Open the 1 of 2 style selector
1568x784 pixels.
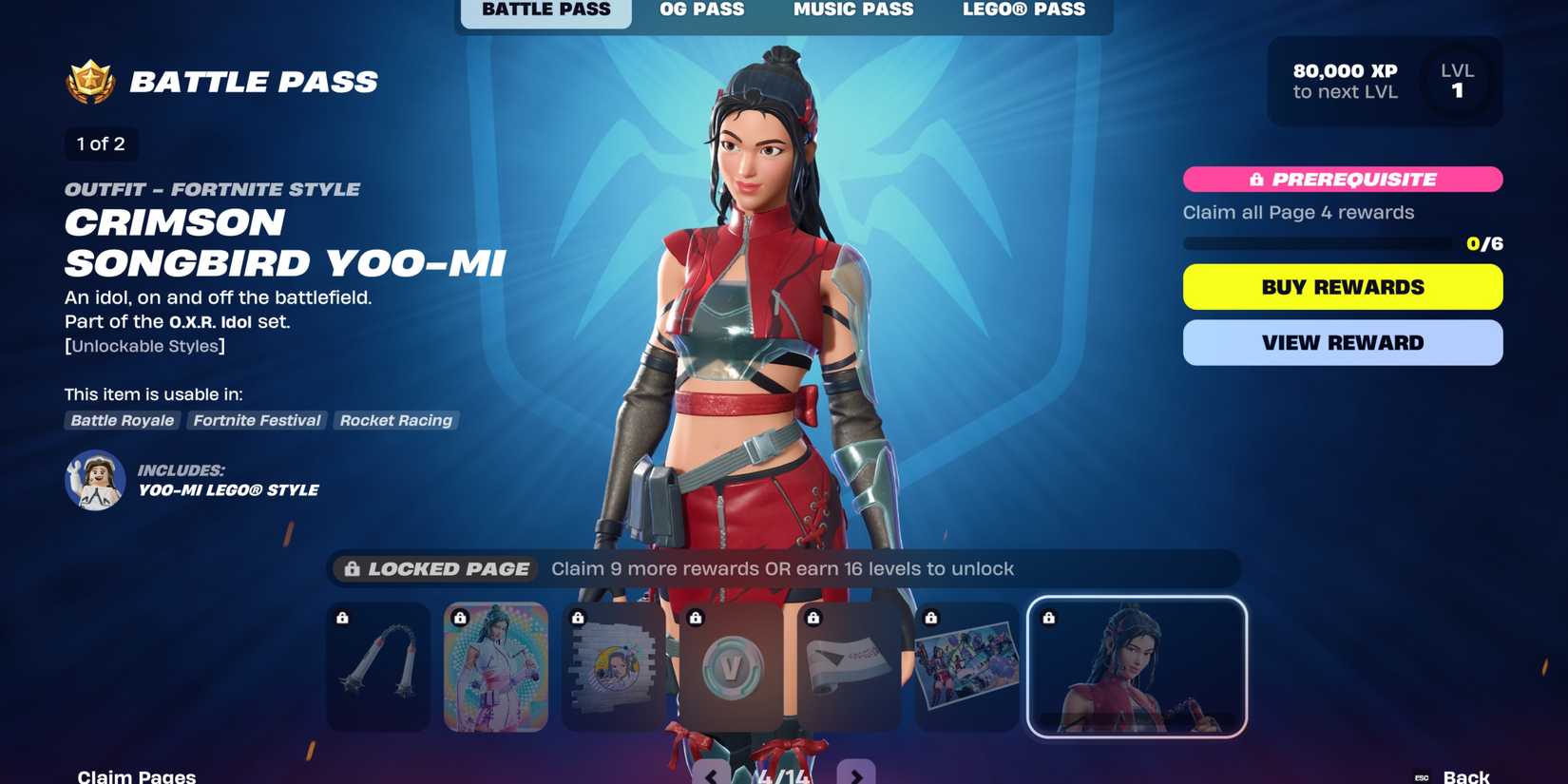(100, 144)
